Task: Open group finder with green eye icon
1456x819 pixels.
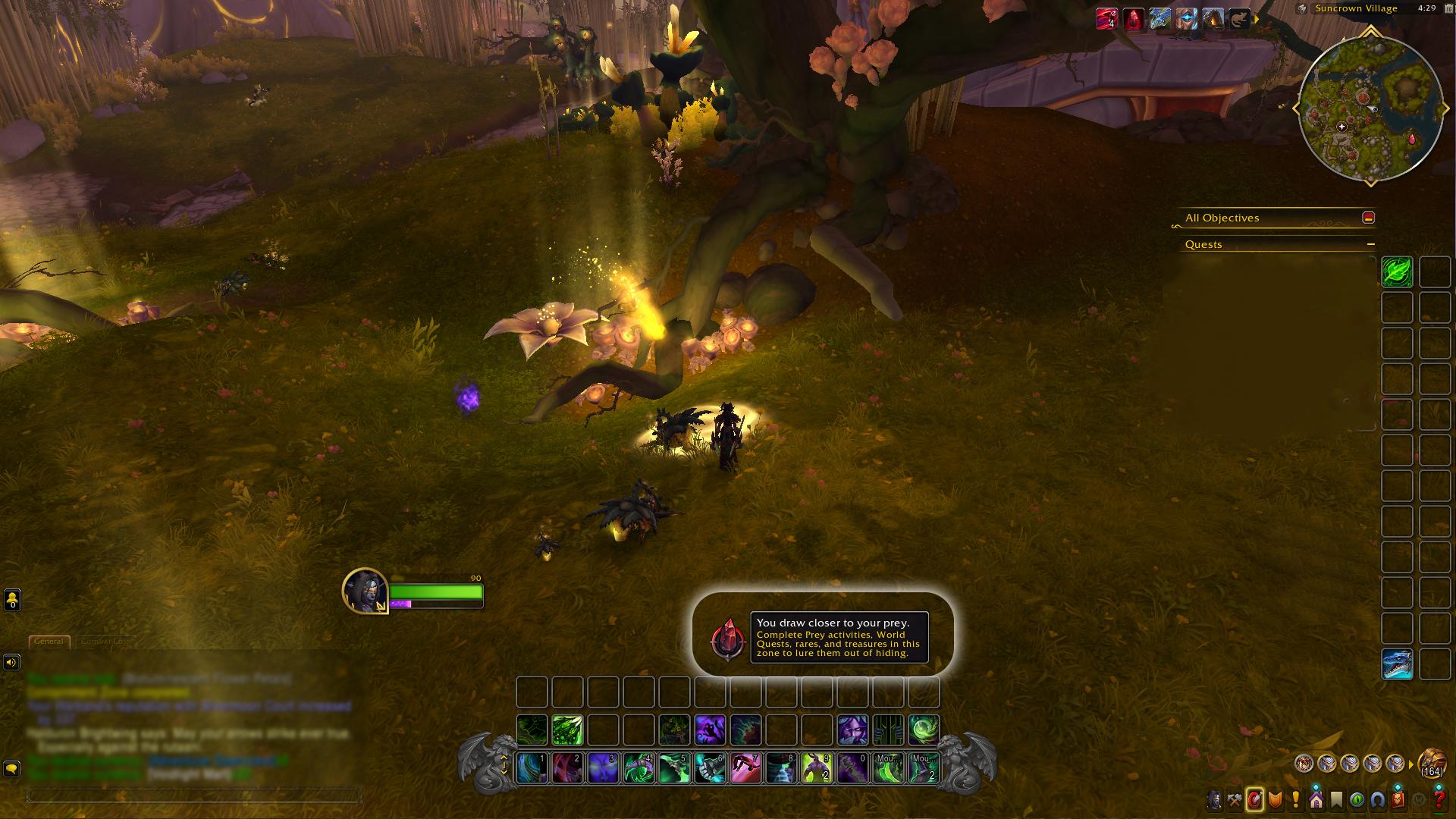Action: coord(1357,799)
